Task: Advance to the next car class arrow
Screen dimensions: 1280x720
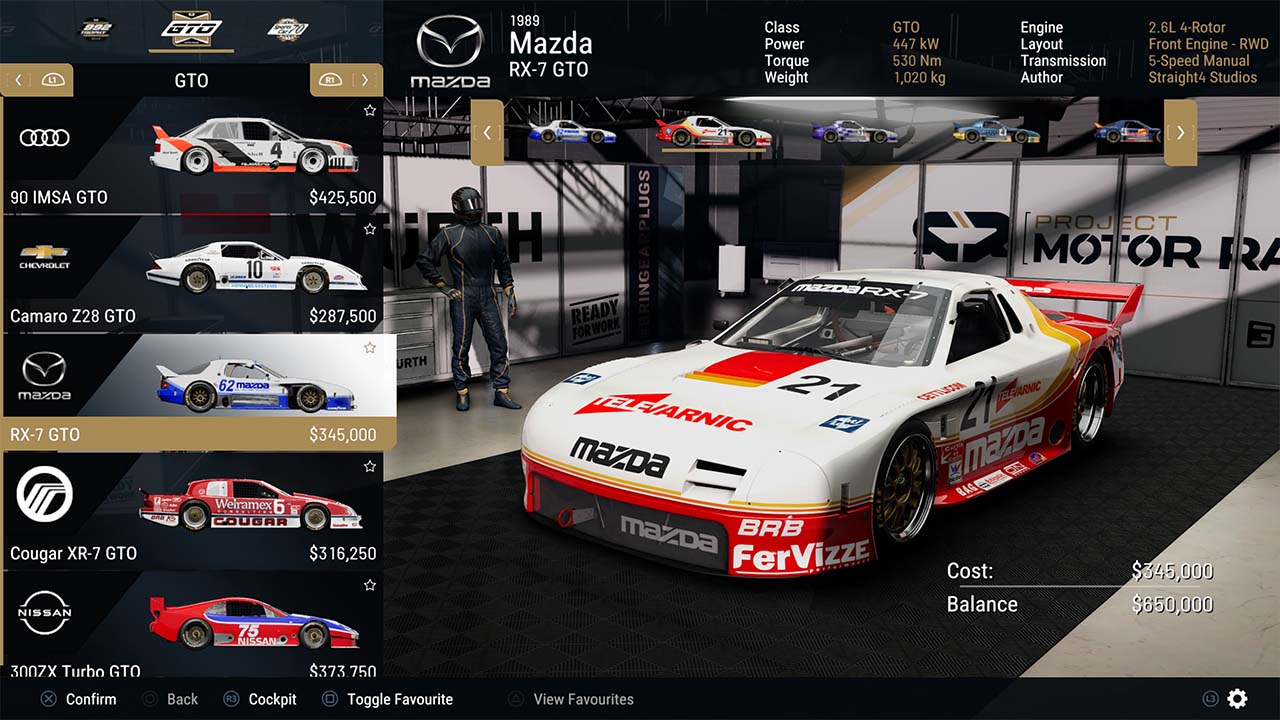Action: 365,80
